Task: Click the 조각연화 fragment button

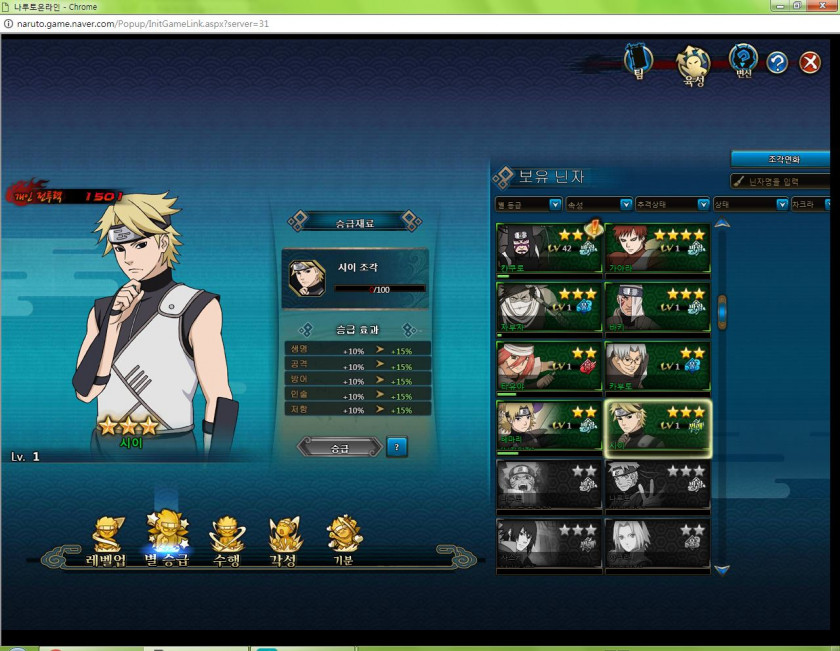Action: (780, 159)
